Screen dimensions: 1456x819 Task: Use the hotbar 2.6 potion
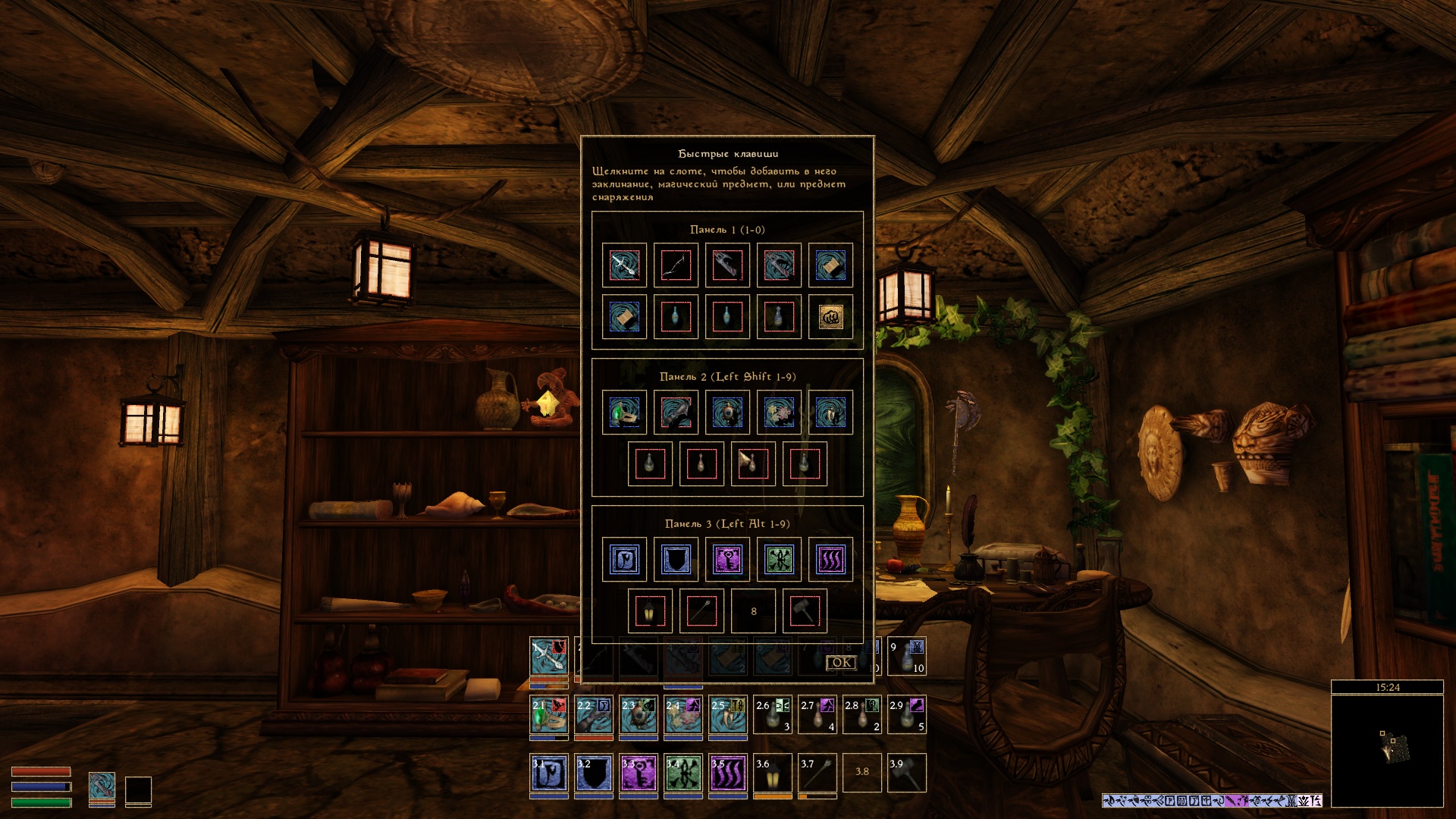[x=773, y=715]
